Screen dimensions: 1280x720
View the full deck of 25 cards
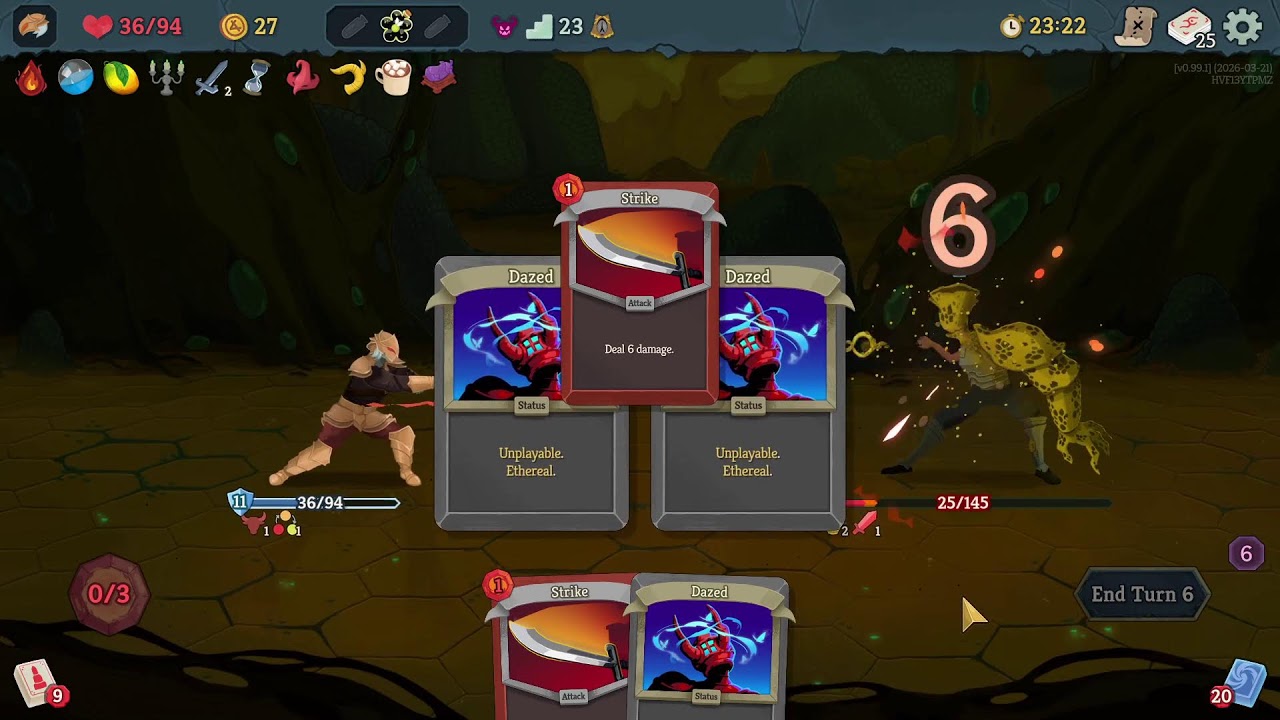(1189, 28)
